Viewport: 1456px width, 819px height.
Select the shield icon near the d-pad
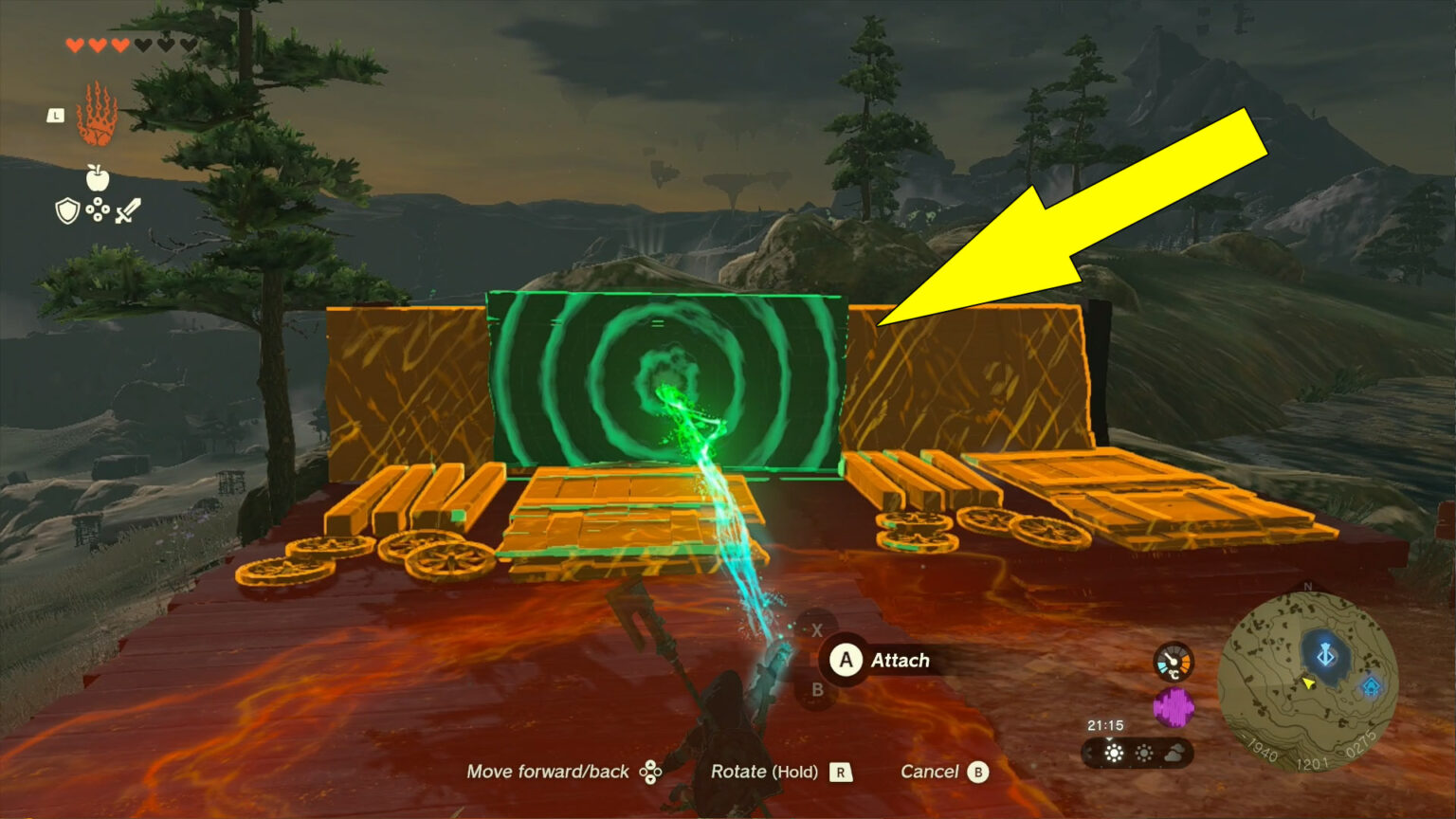tap(68, 211)
